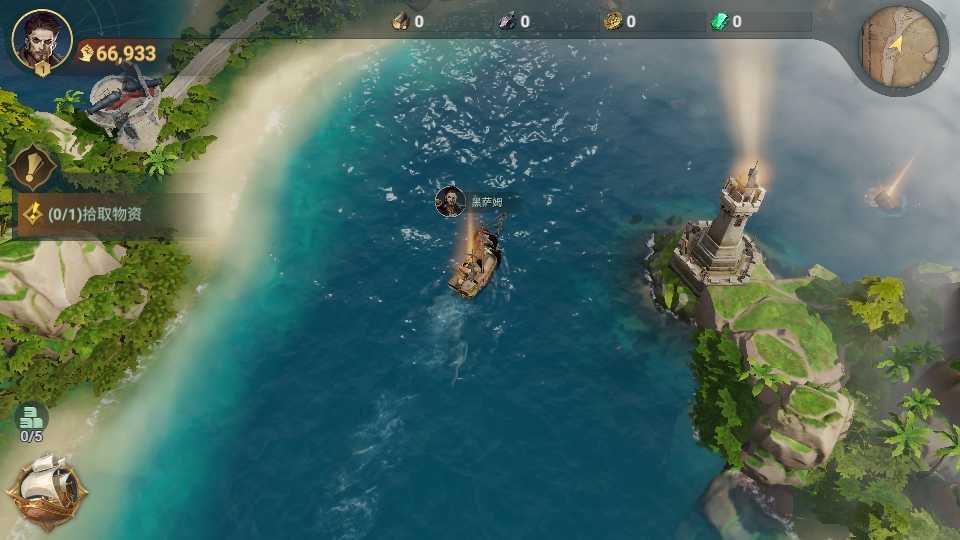The height and width of the screenshot is (540, 960).
Task: Open the fleet 0/5 icon
Action: [x=31, y=421]
